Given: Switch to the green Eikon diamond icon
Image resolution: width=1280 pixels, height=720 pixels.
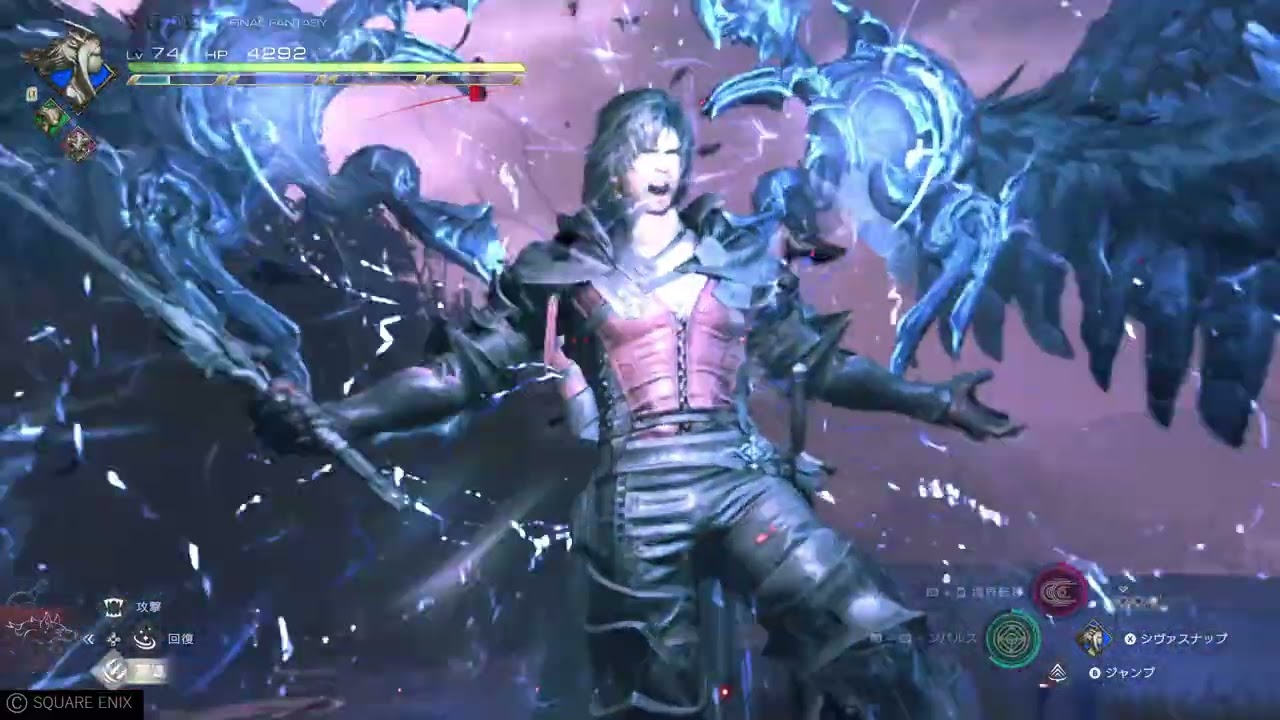Looking at the screenshot, I should pyautogui.click(x=51, y=117).
